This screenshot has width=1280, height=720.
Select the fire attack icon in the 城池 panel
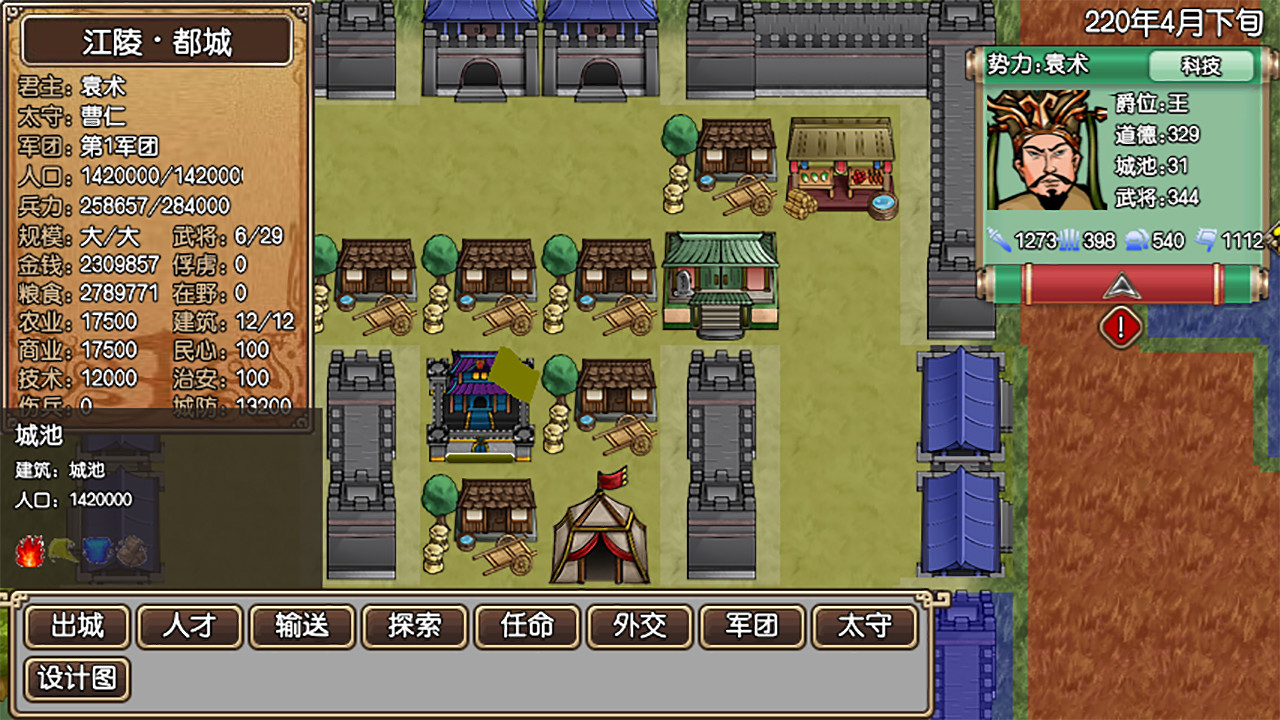tap(29, 550)
